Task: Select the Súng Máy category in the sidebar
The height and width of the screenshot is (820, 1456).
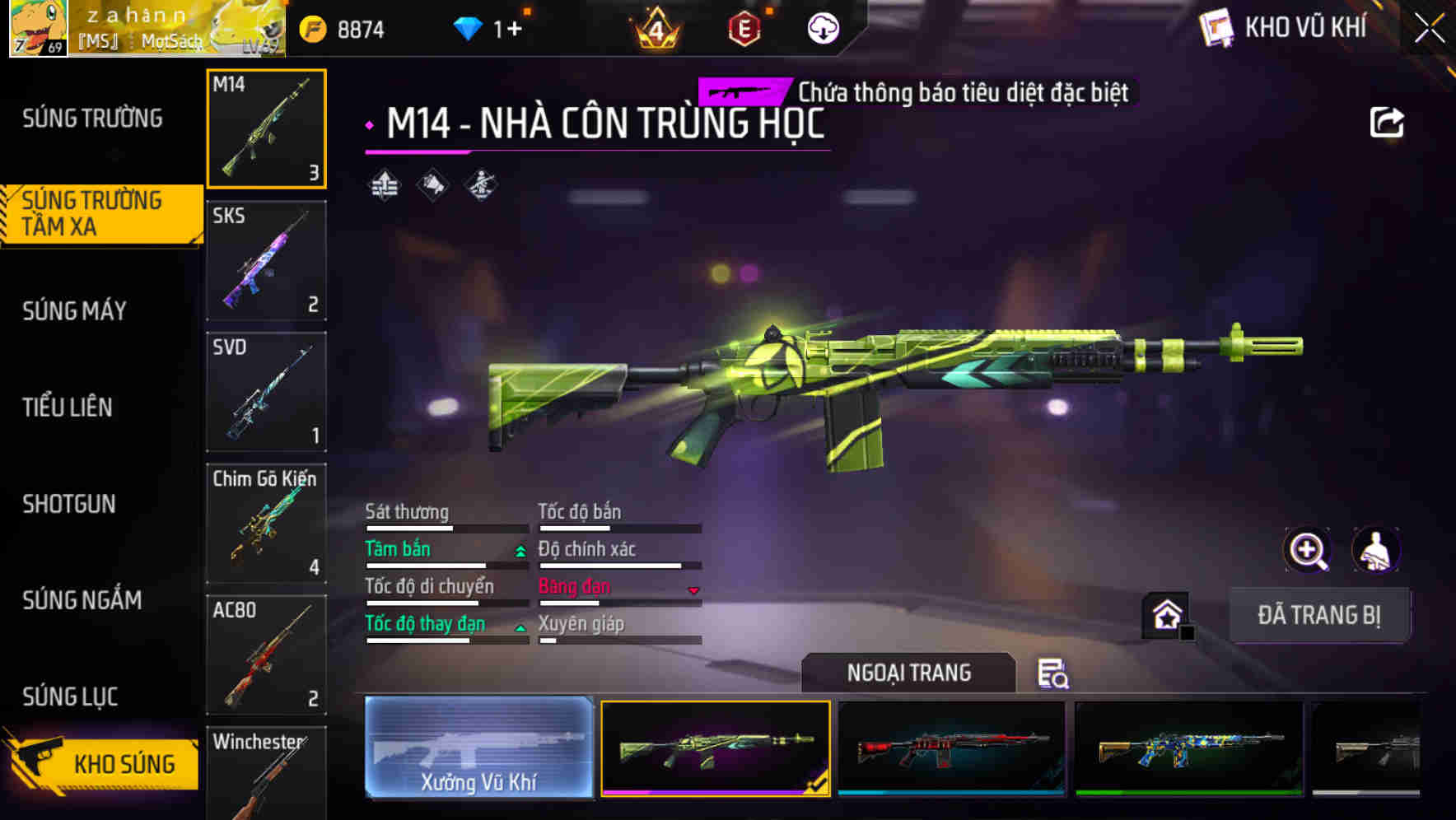Action: click(74, 310)
